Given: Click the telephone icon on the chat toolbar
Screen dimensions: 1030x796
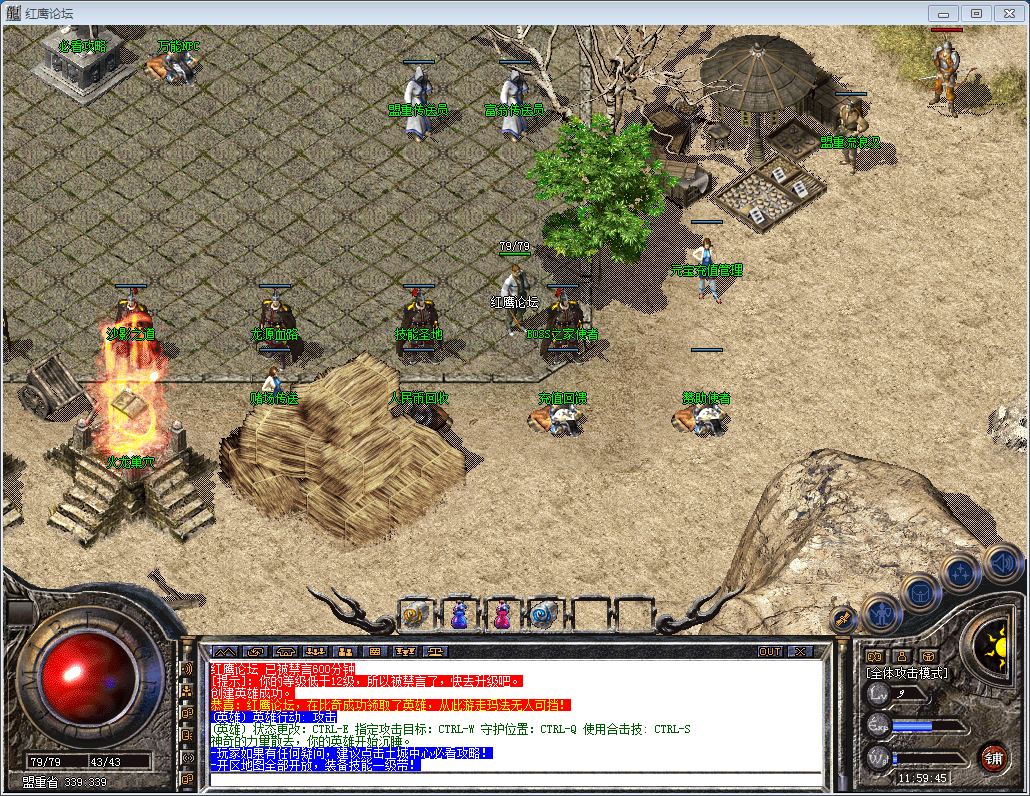Looking at the screenshot, I should [x=285, y=651].
